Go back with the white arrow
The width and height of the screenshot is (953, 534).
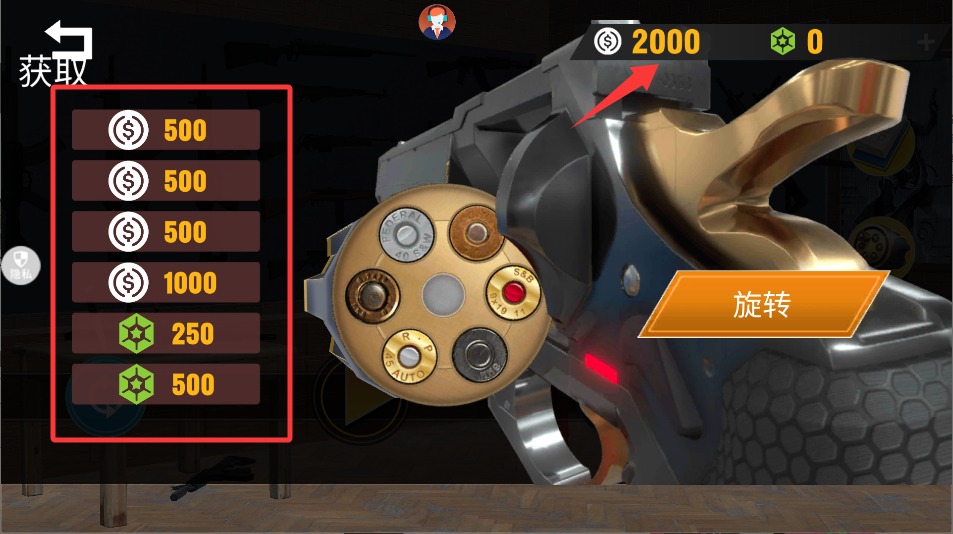tap(70, 41)
